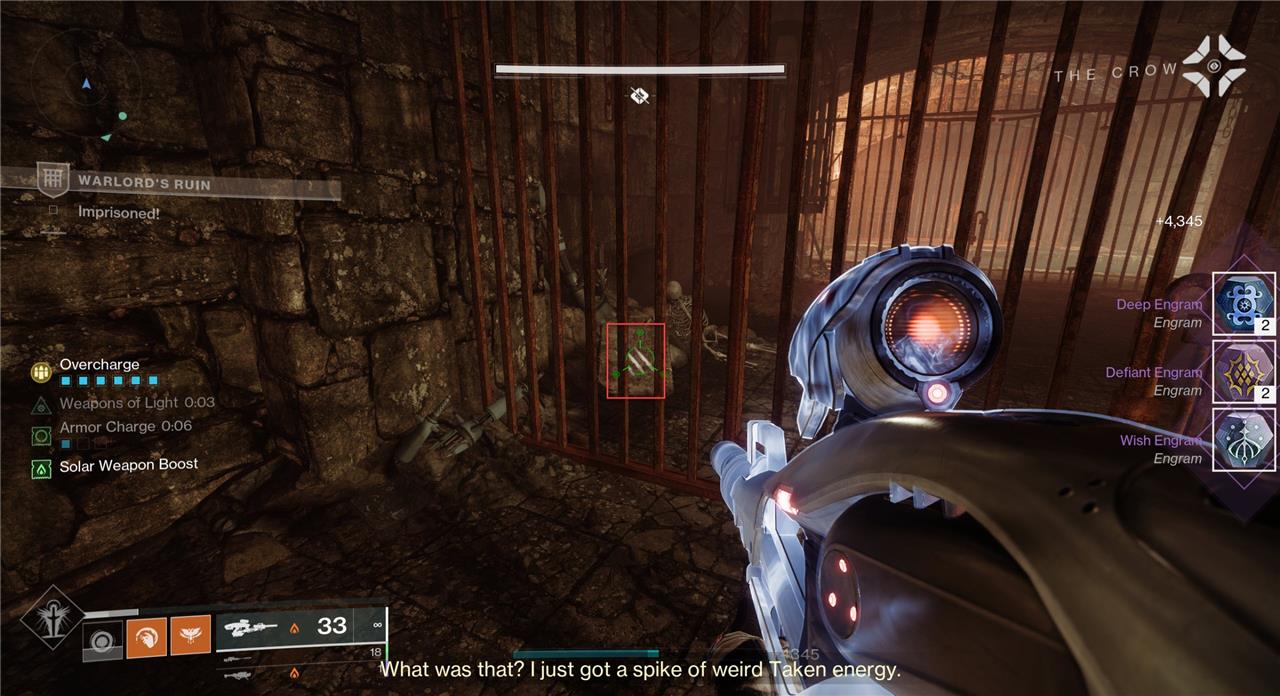Click the grenade ability slot
Image resolution: width=1280 pixels, height=696 pixels.
coord(101,641)
